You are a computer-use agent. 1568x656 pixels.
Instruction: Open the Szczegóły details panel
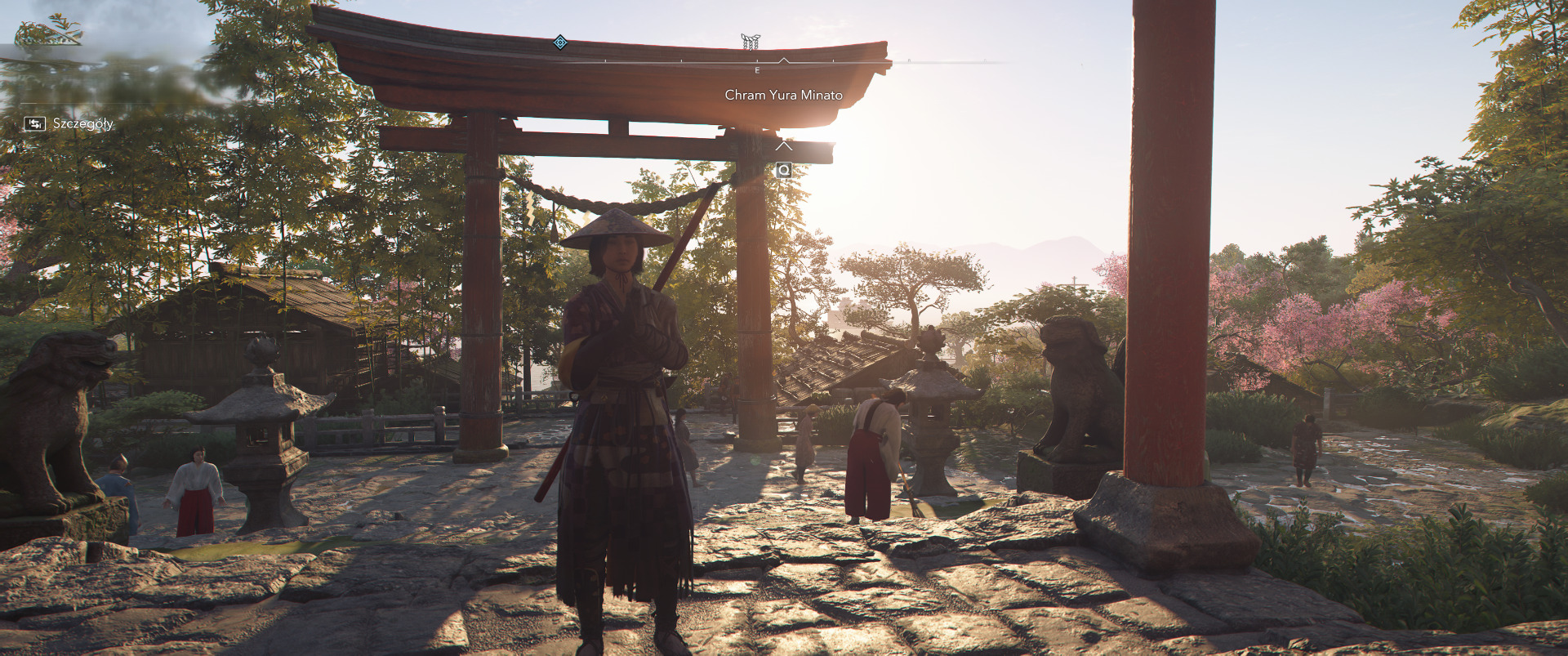(x=69, y=123)
